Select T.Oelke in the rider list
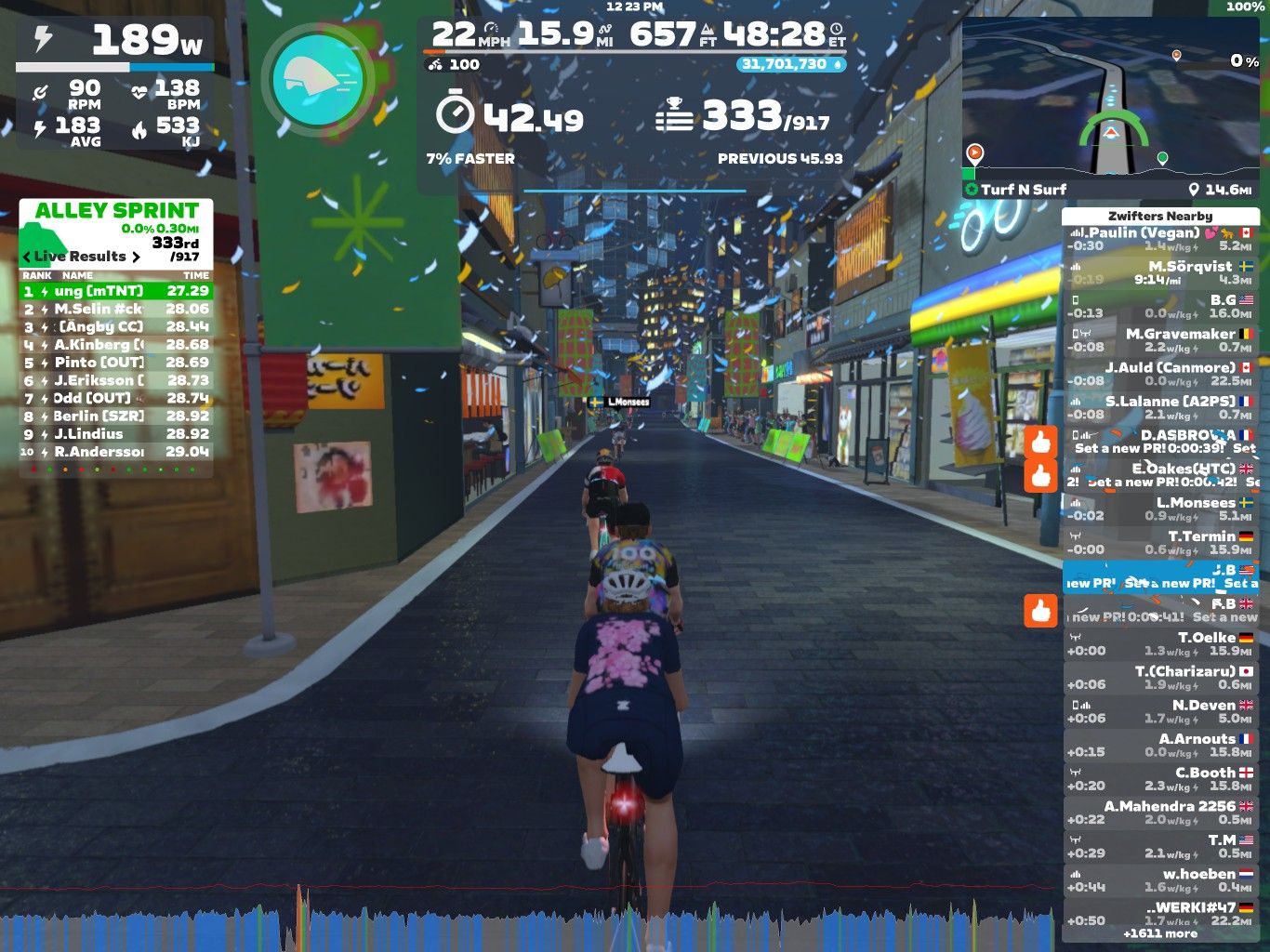This screenshot has width=1270, height=952. tap(1159, 643)
